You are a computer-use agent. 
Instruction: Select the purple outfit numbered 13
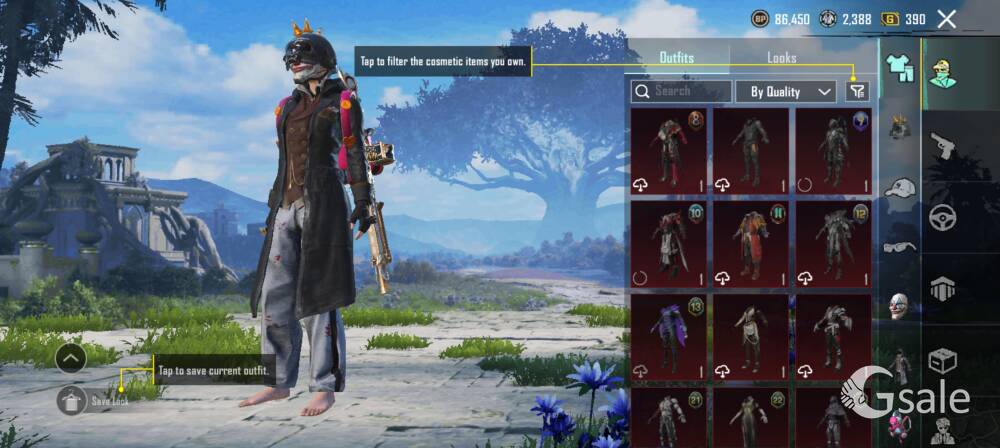point(668,336)
